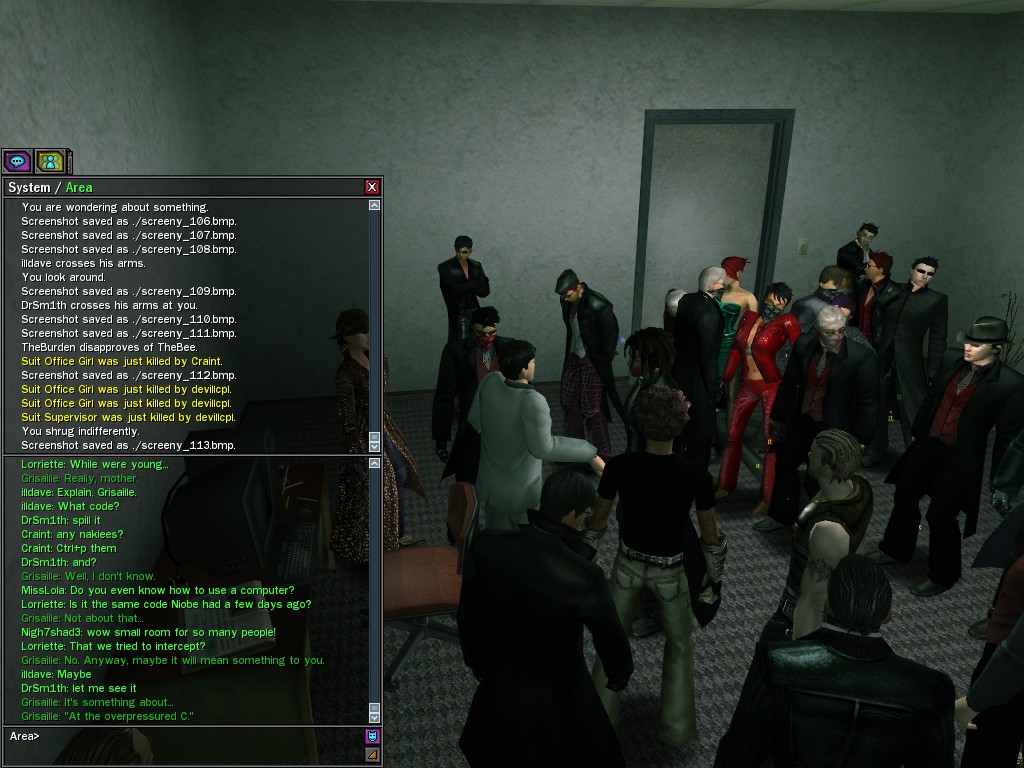This screenshot has height=768, width=1024.
Task: Click the orange resize triangle button in chat
Action: [372, 754]
